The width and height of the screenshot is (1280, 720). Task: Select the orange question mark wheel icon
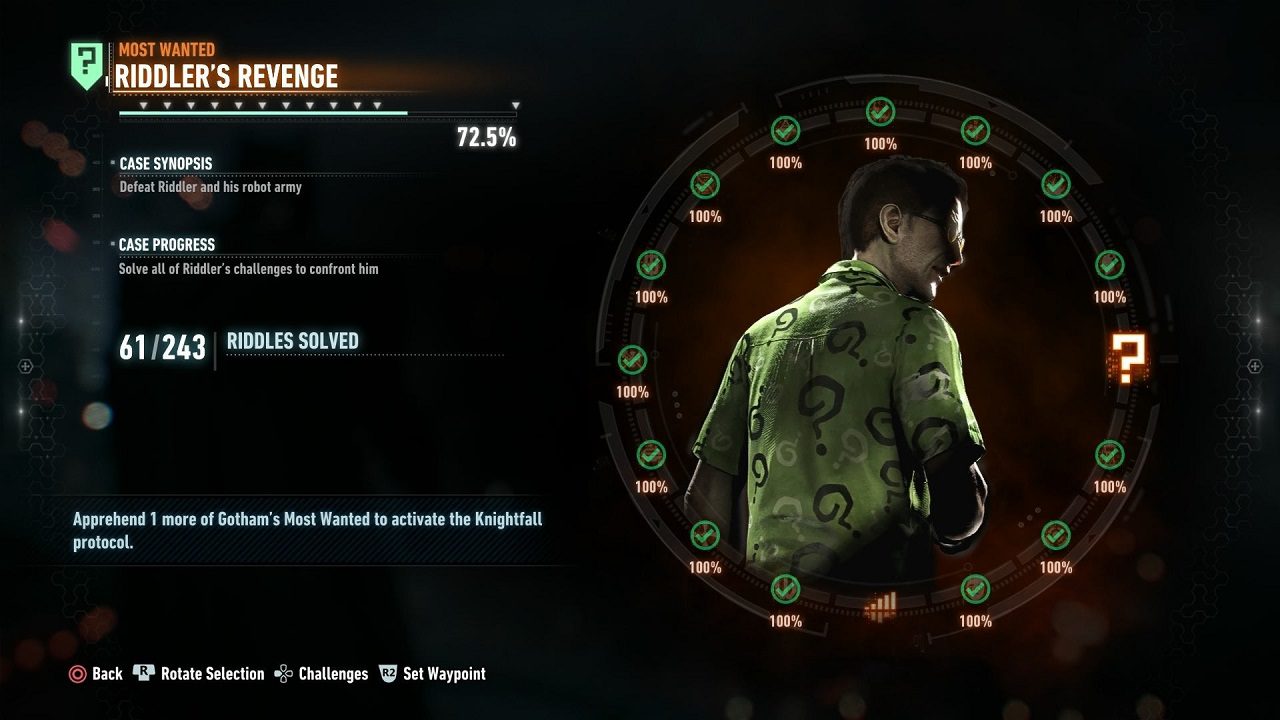[1129, 360]
